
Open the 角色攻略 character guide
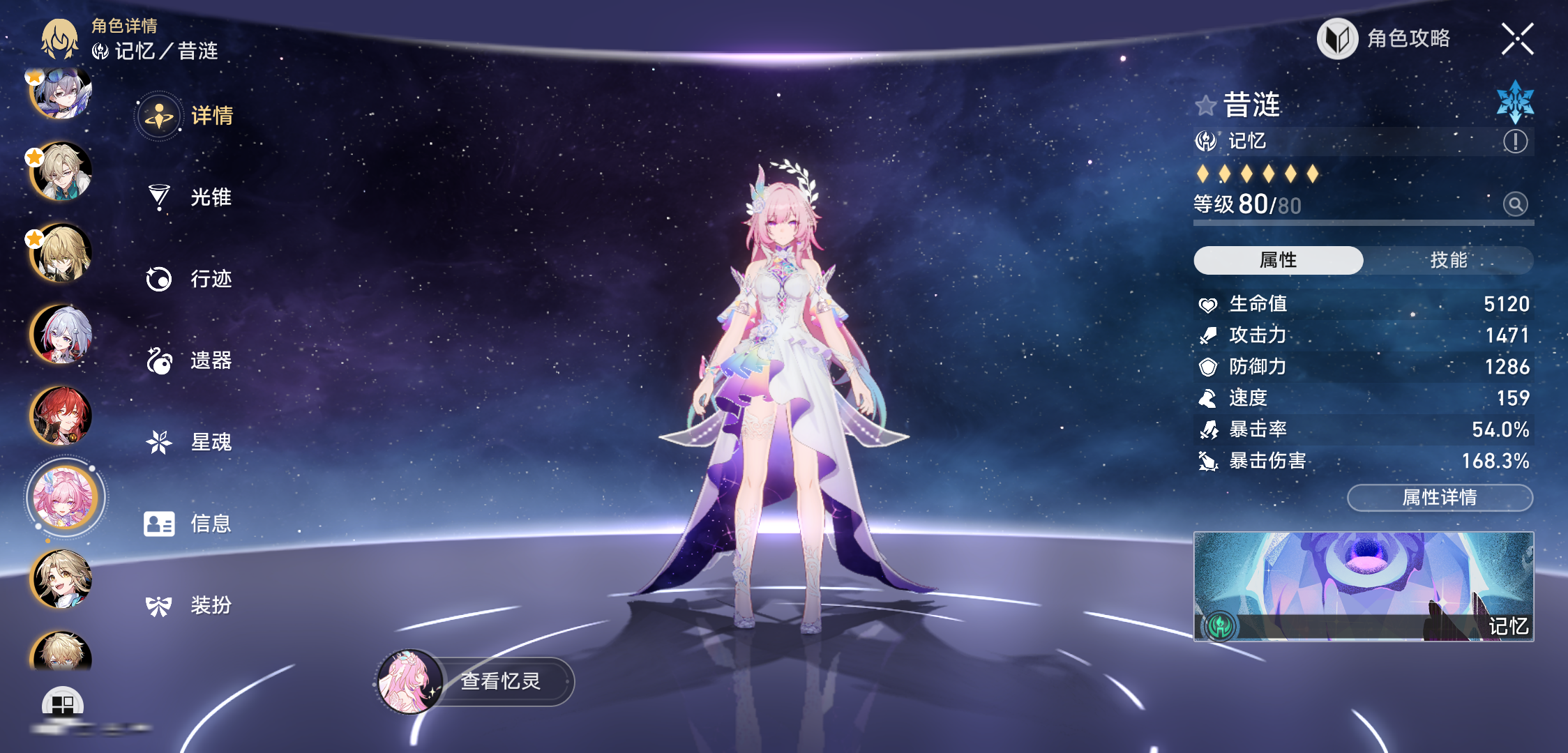point(1385,39)
